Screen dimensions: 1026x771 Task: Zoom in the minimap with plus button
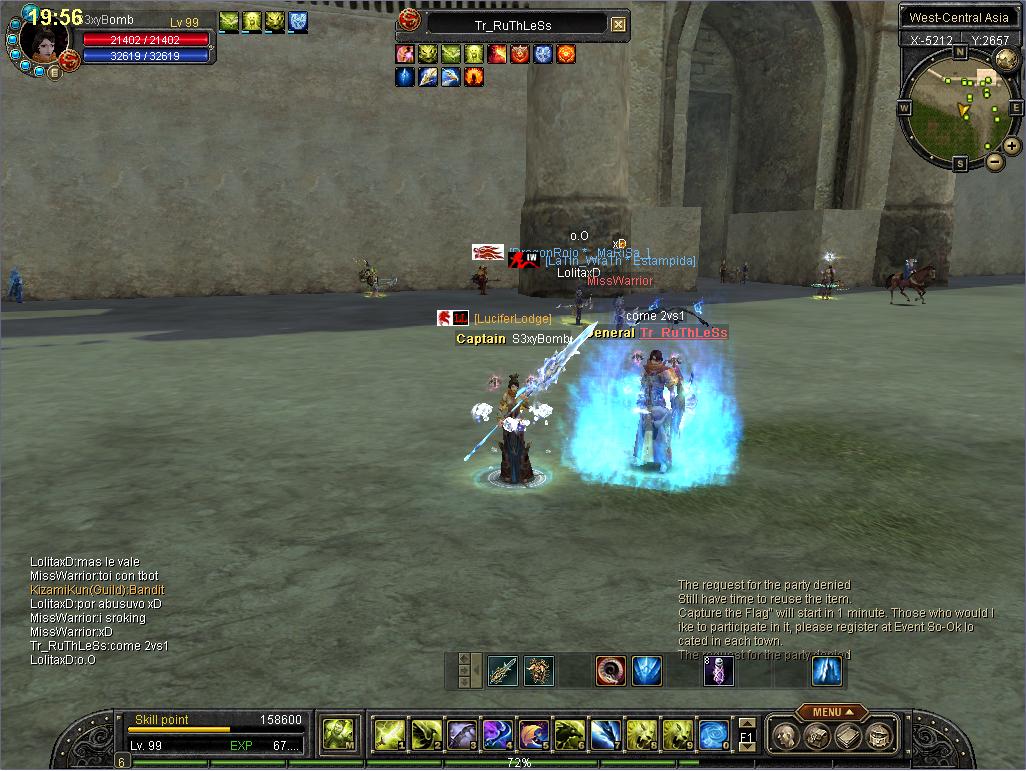pyautogui.click(x=1012, y=146)
